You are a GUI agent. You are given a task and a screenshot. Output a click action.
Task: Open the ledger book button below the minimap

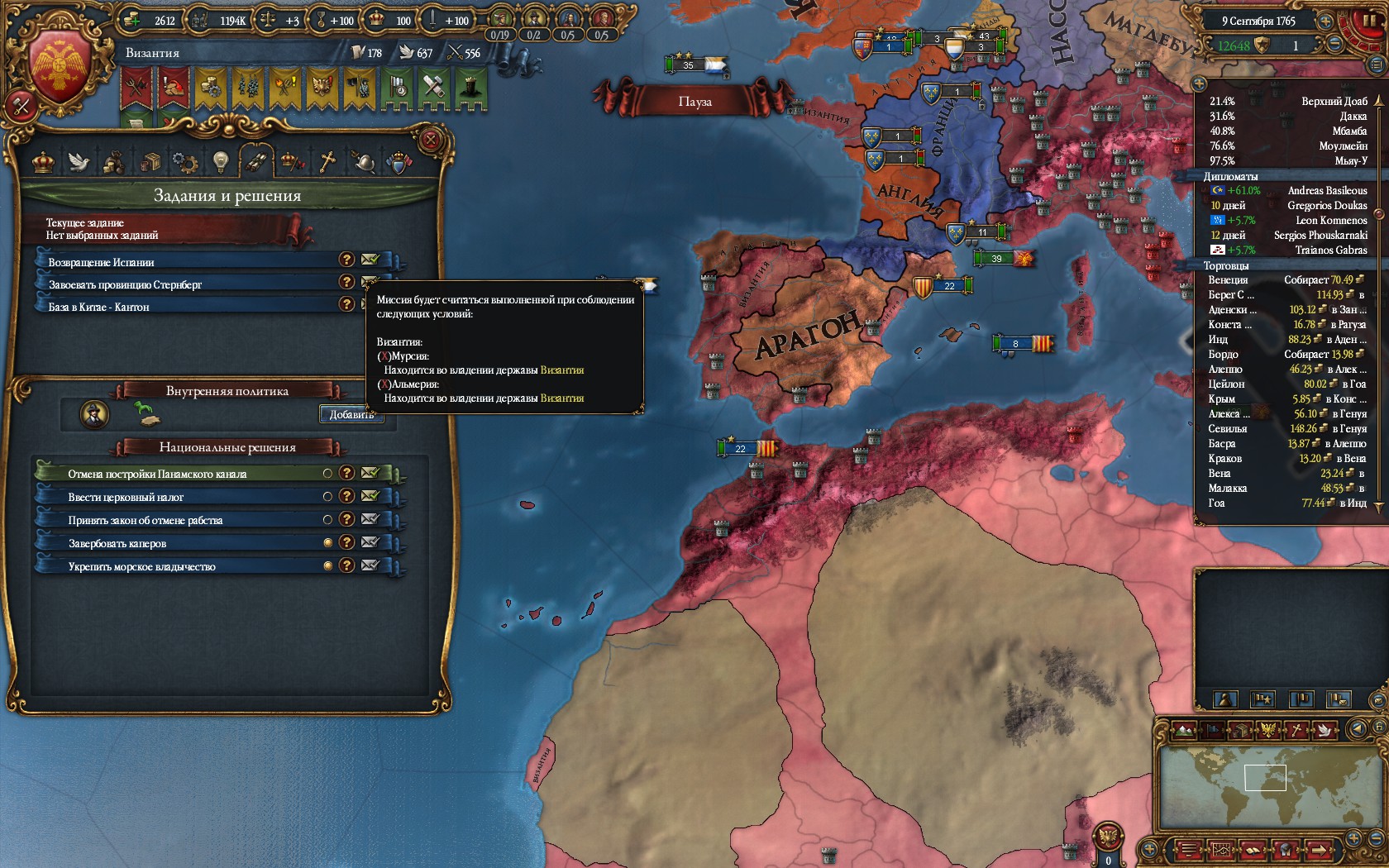coord(1253,849)
